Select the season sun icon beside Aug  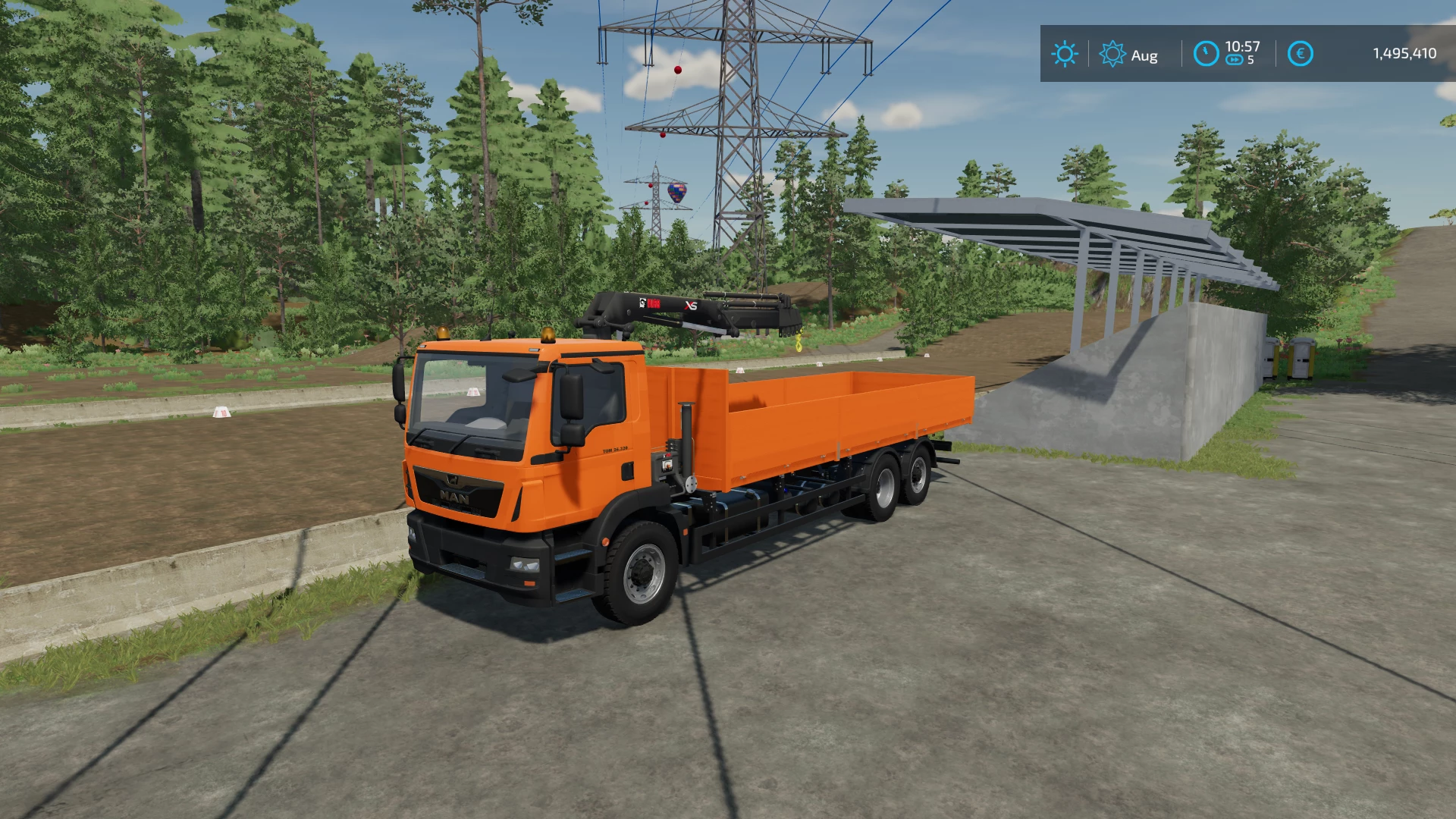pyautogui.click(x=1112, y=54)
